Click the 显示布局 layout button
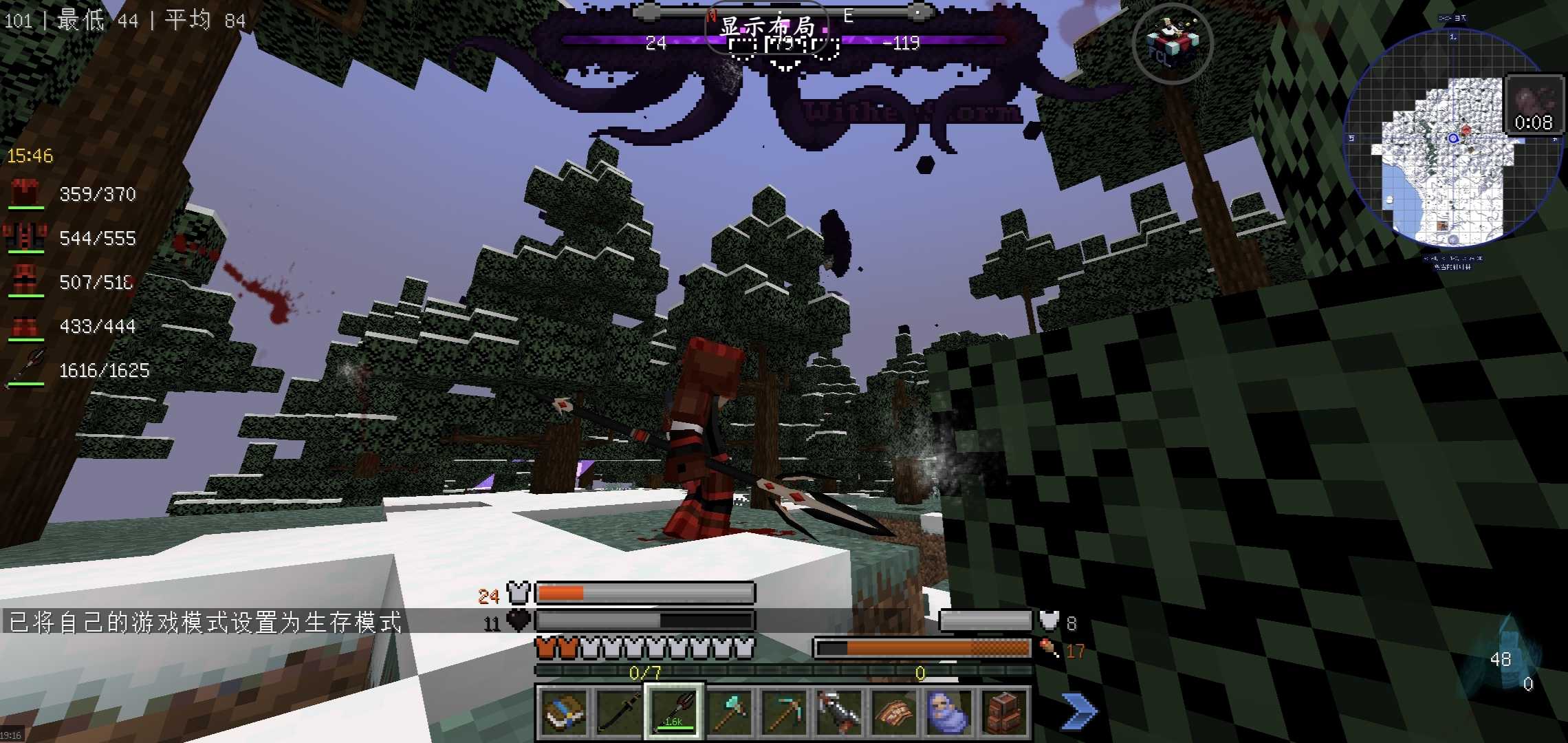 [x=767, y=28]
